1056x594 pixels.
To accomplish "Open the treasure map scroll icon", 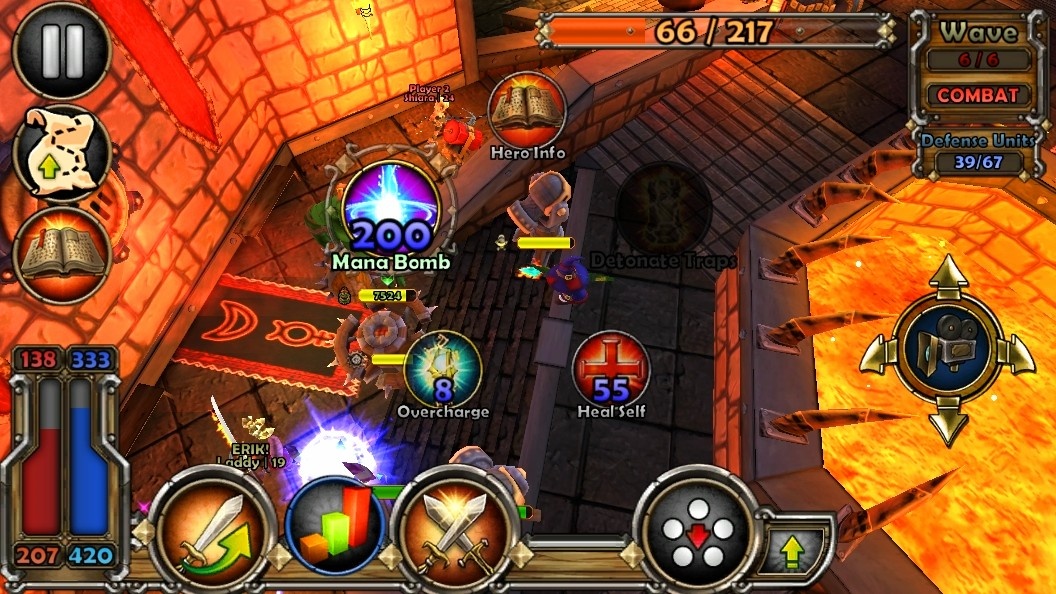I will 62,154.
